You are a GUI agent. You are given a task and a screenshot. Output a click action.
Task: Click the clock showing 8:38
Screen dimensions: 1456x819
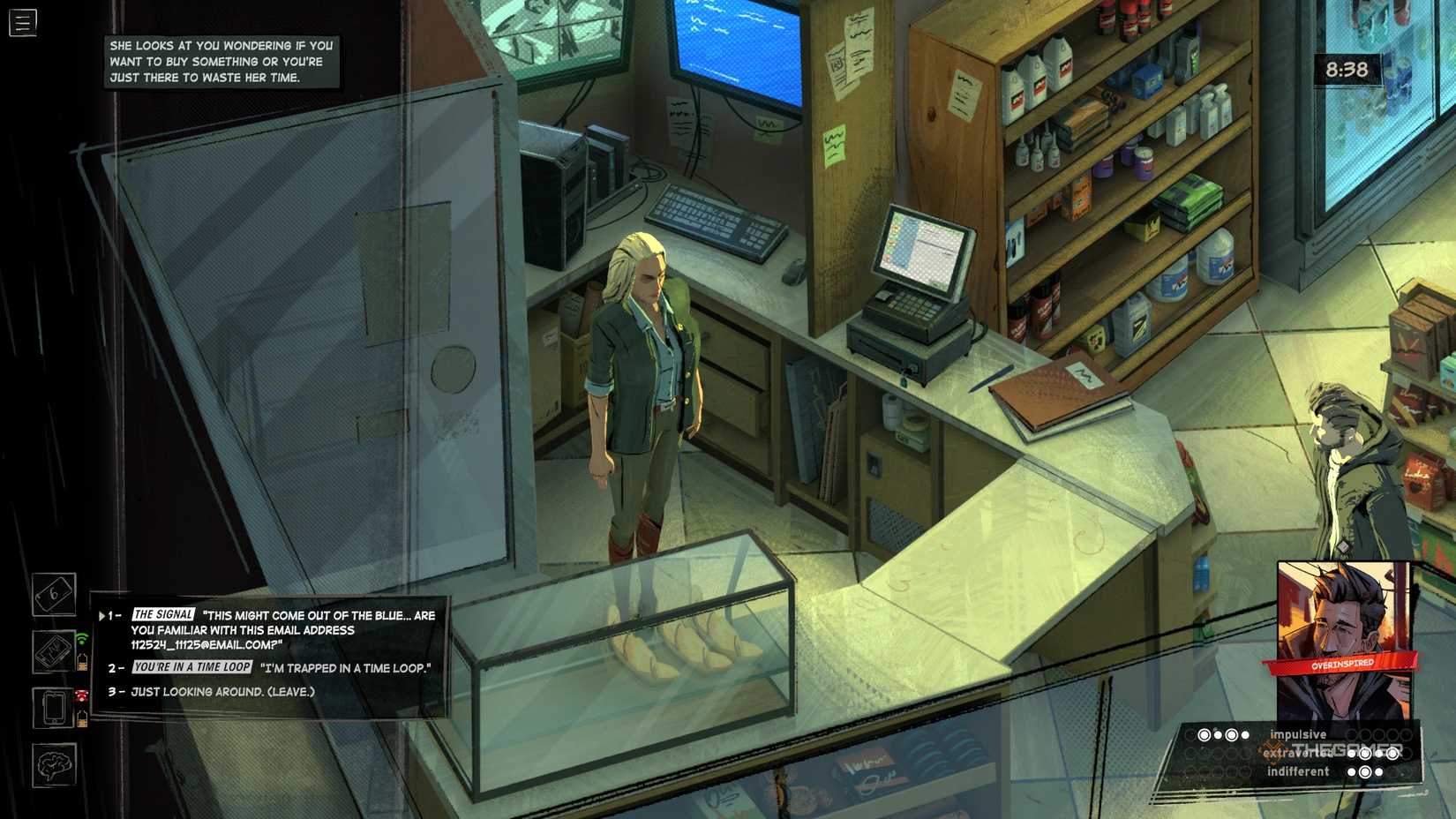pyautogui.click(x=1348, y=68)
